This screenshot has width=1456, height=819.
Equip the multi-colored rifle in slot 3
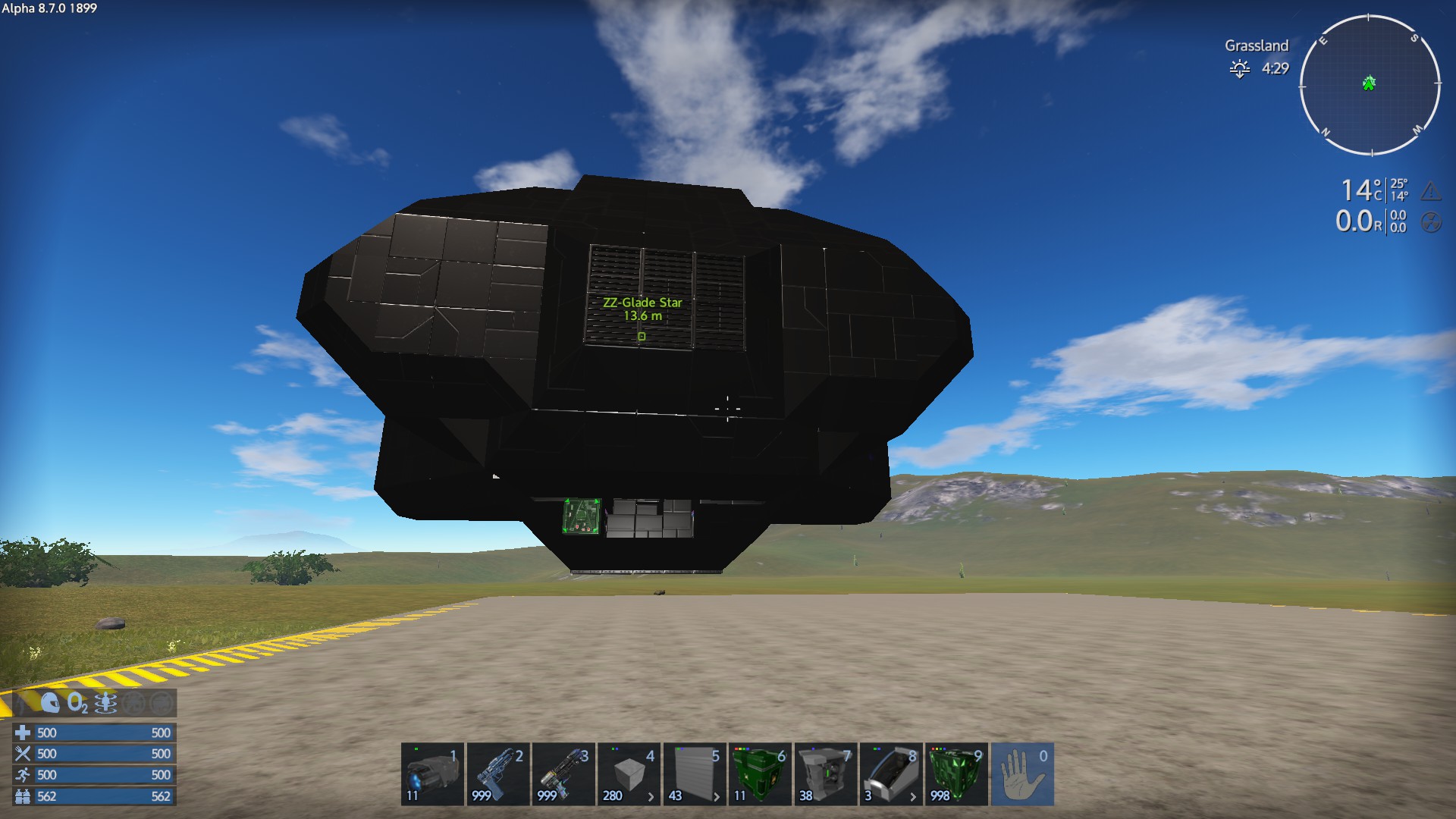coord(563,774)
